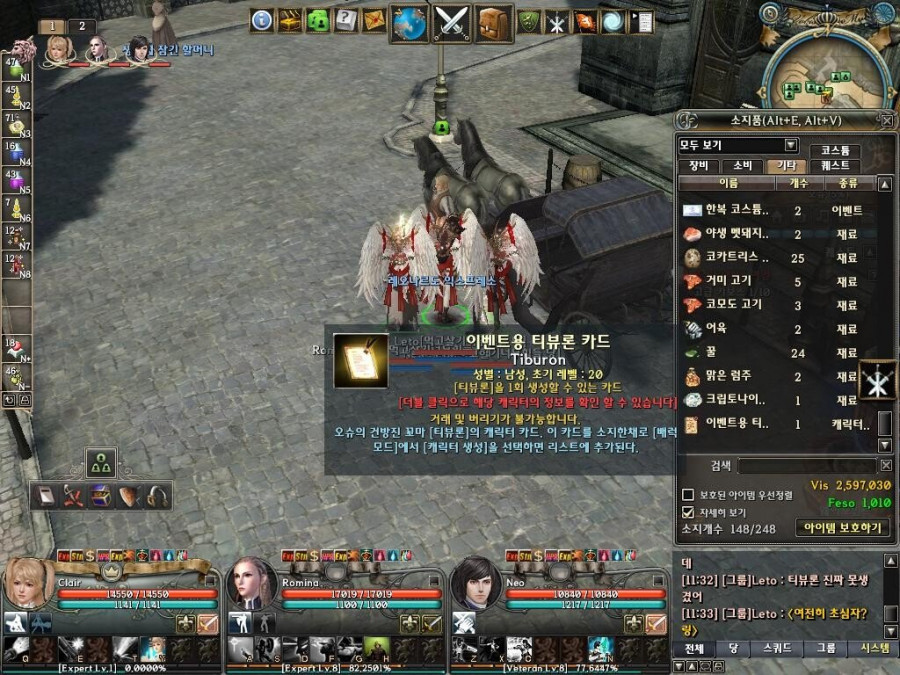Click the 아이템 보호하기 button

point(842,528)
